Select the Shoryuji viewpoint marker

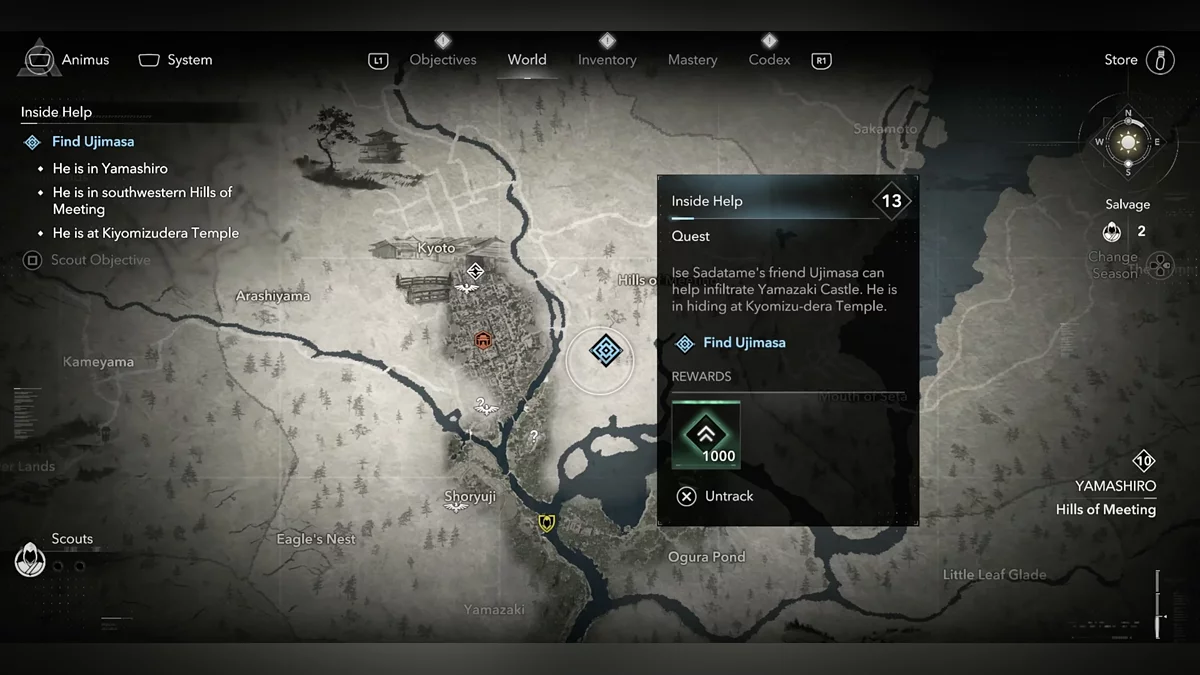456,507
